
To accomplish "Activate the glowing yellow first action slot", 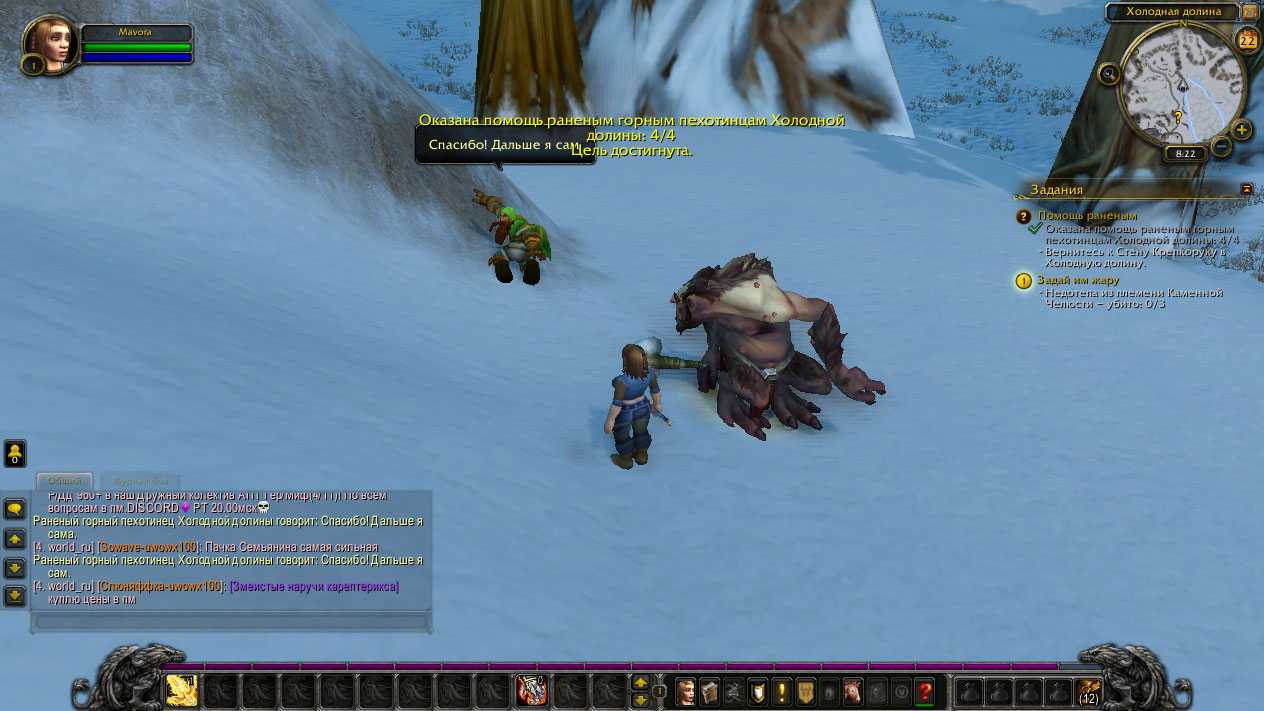I will pos(181,690).
